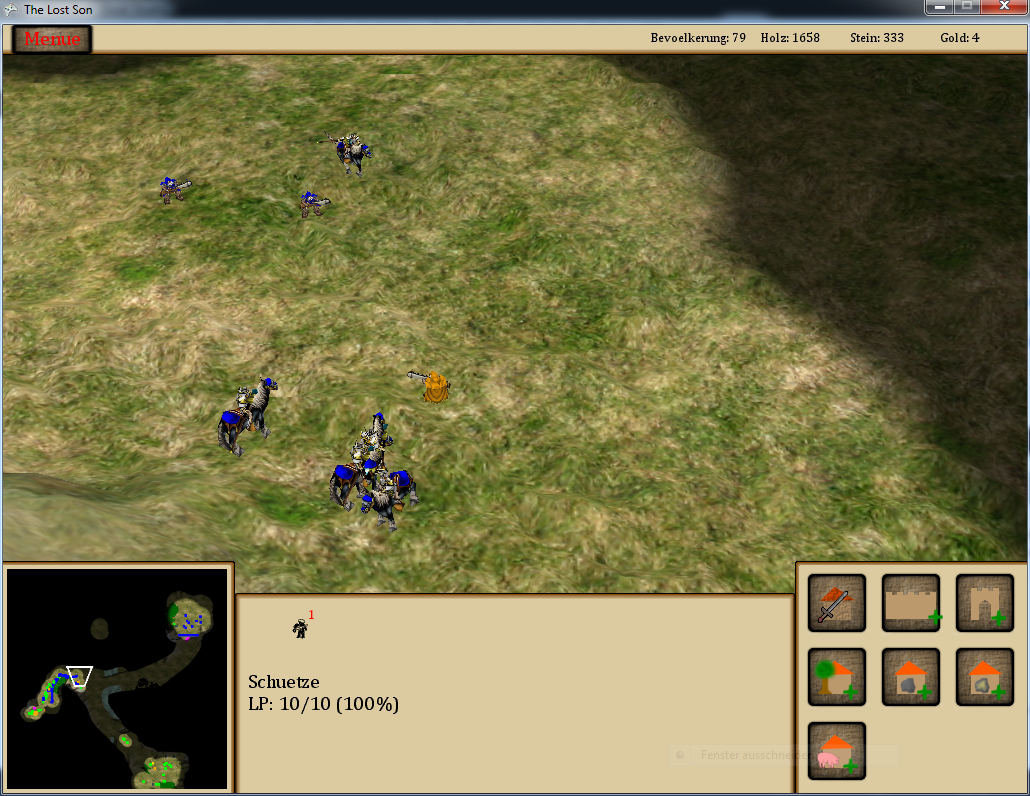Minimize the game window
The image size is (1030, 796).
pyautogui.click(x=939, y=7)
